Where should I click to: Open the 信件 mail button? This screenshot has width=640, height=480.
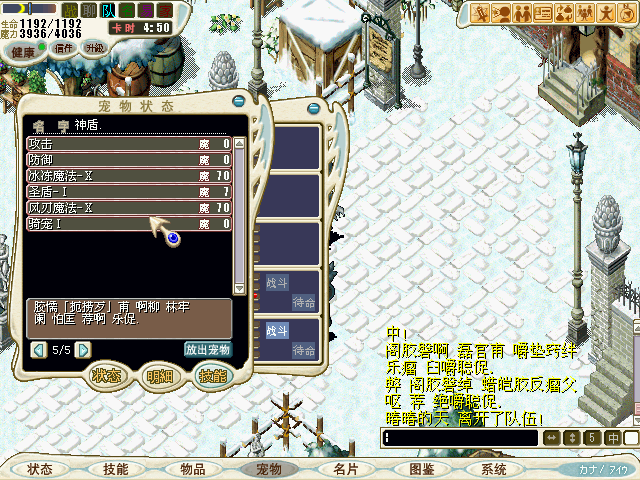tap(64, 48)
